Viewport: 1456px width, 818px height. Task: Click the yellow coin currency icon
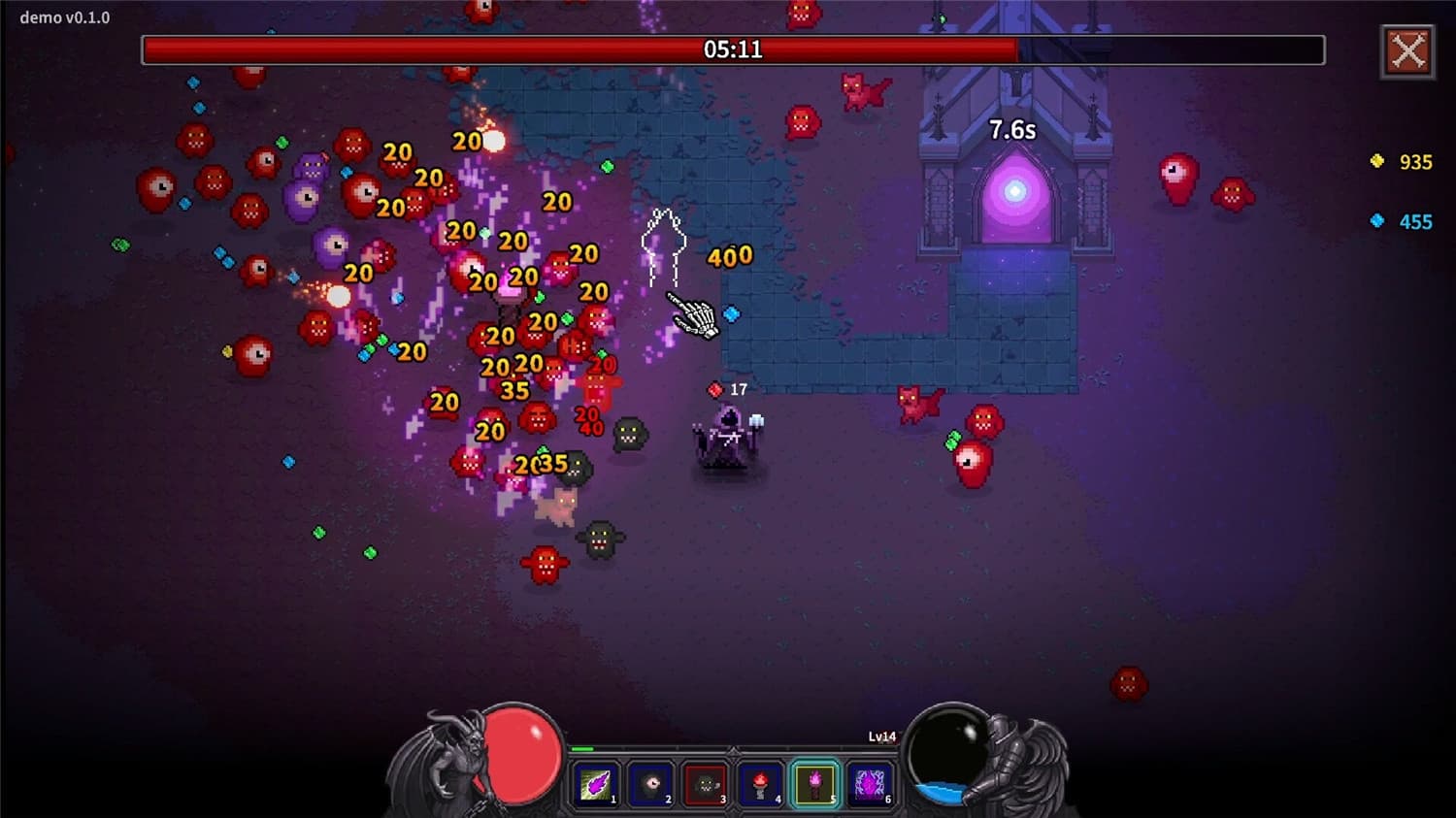point(1375,162)
